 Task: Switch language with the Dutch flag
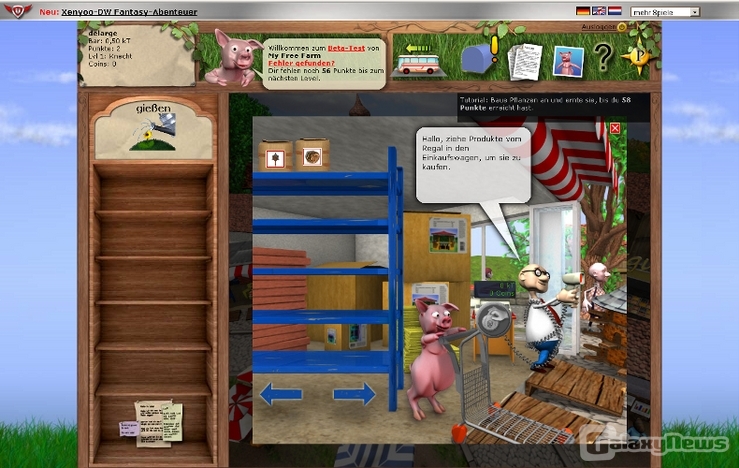pyautogui.click(x=613, y=11)
